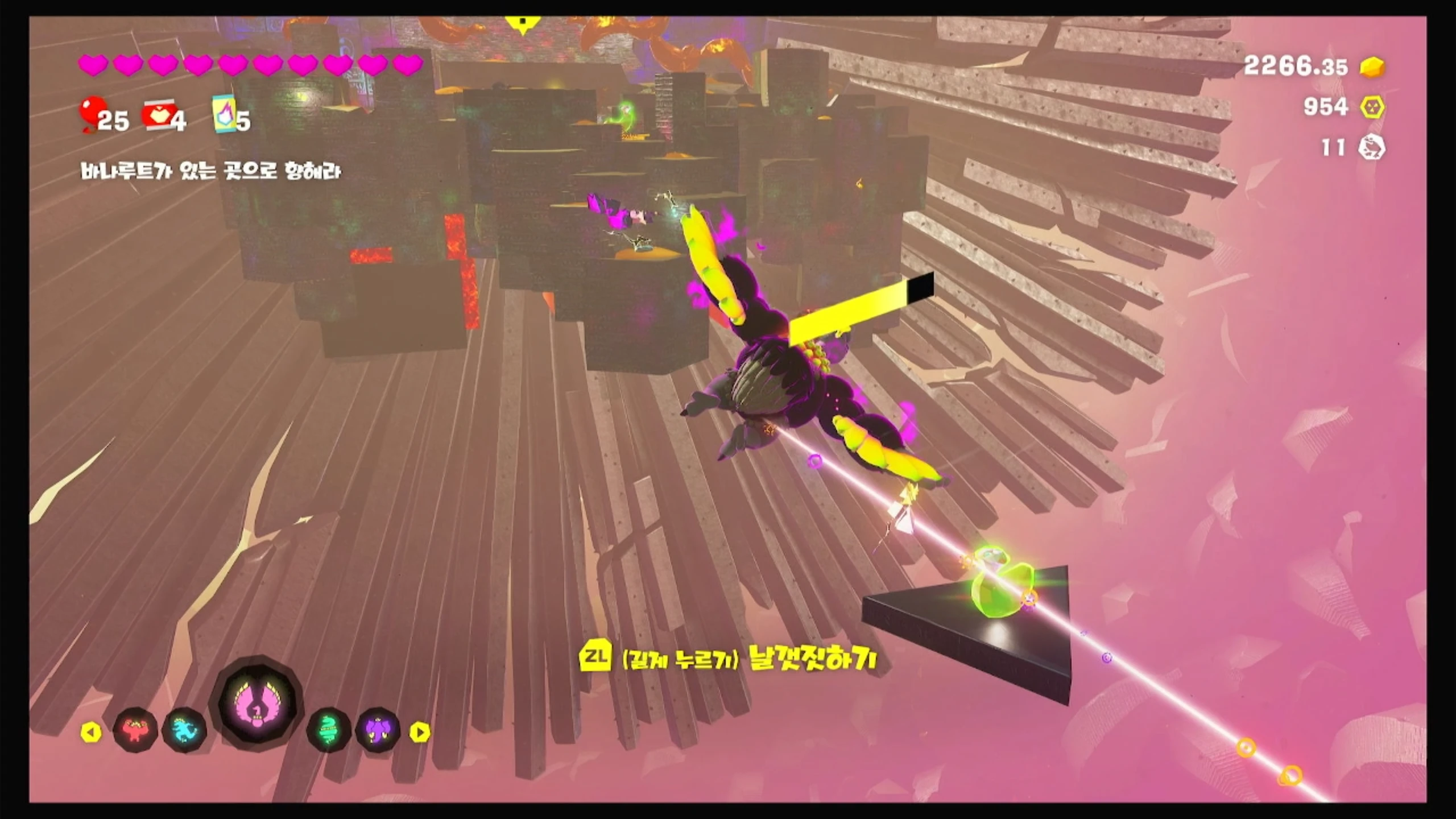The height and width of the screenshot is (819, 1456).
Task: Click the yellow hexagon banandium chip icon
Action: pos(1372,107)
